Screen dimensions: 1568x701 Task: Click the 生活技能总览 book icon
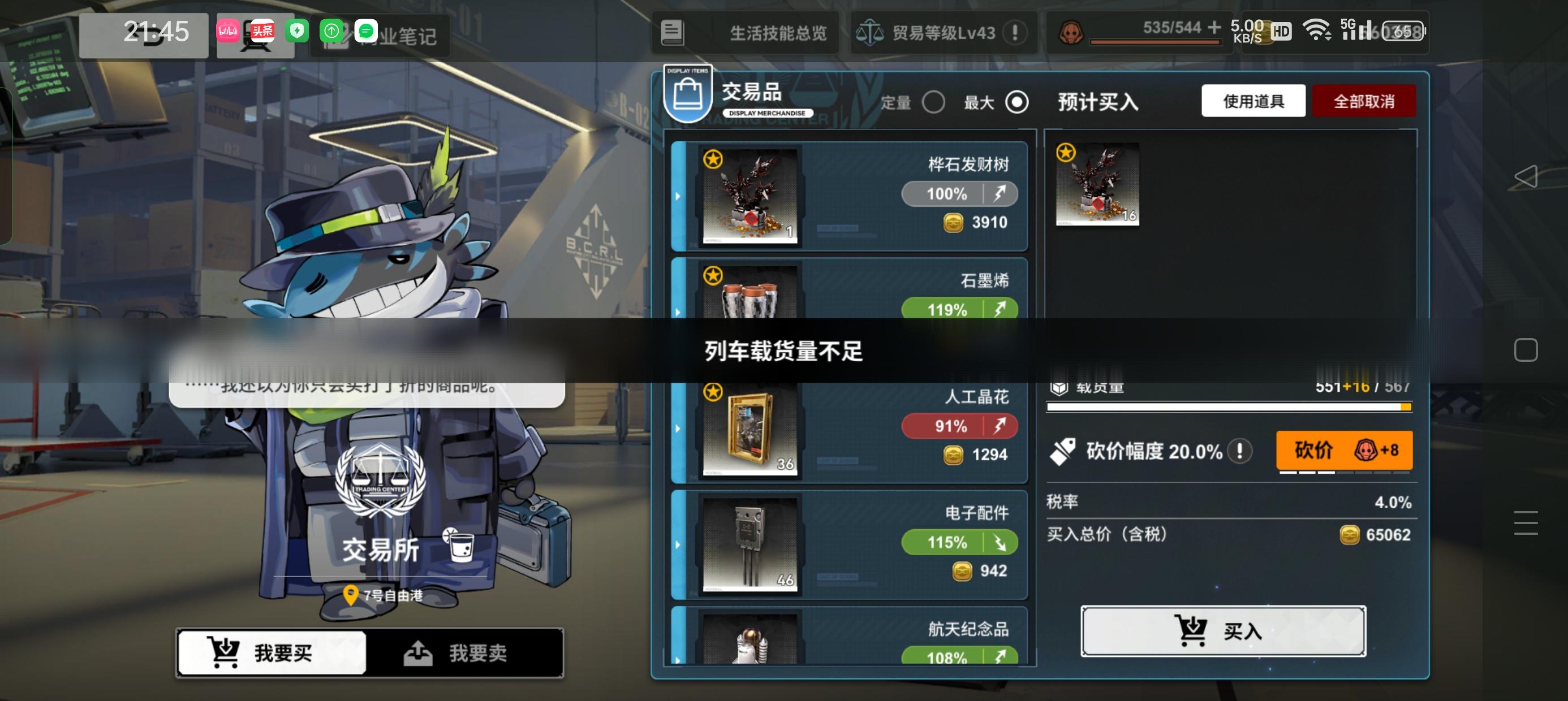[672, 34]
